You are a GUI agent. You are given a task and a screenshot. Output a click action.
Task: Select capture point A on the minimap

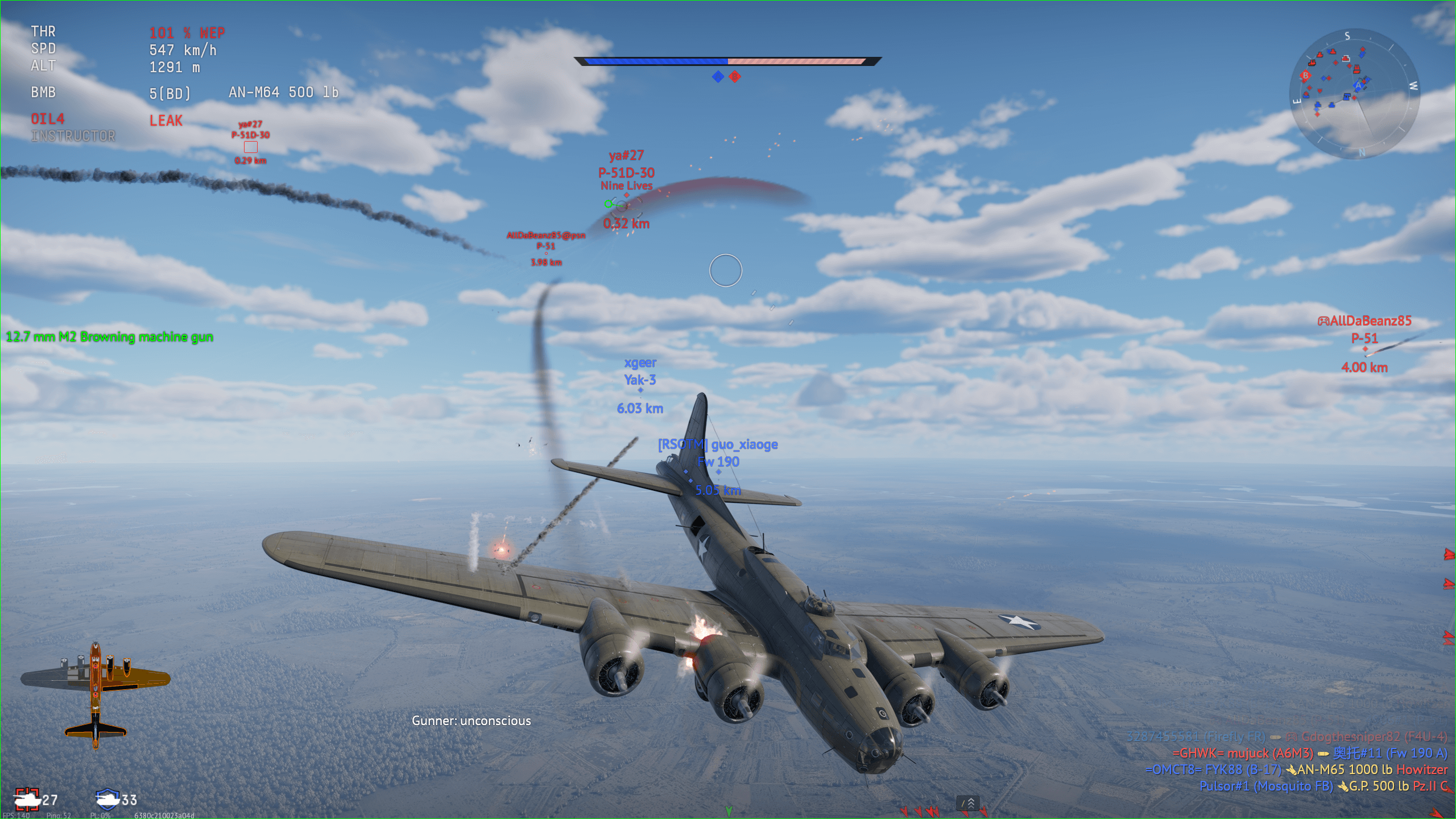click(1358, 86)
